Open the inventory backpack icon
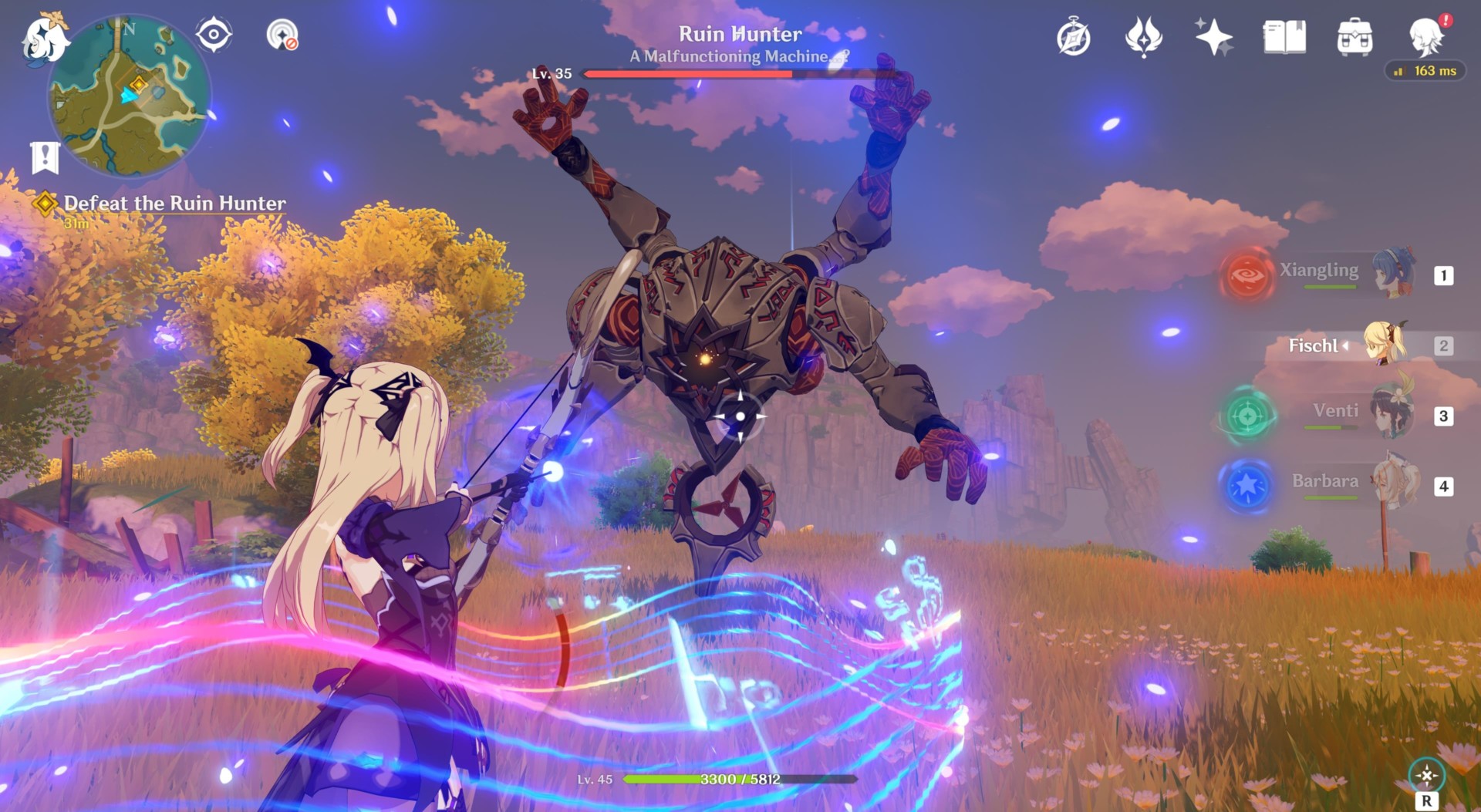Screen dimensions: 1481x812 tap(1354, 37)
